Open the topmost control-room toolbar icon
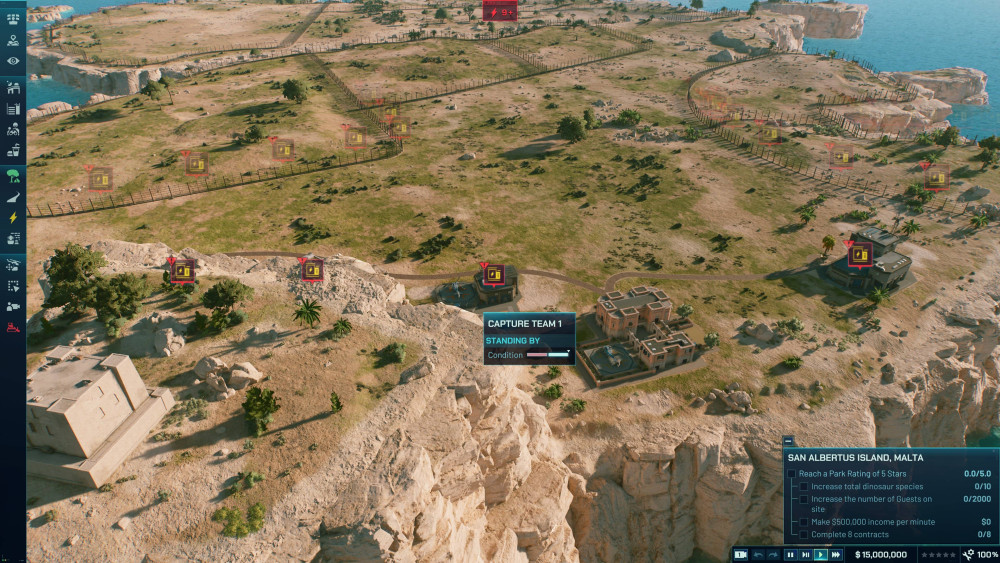This screenshot has width=1000, height=563. (13, 19)
